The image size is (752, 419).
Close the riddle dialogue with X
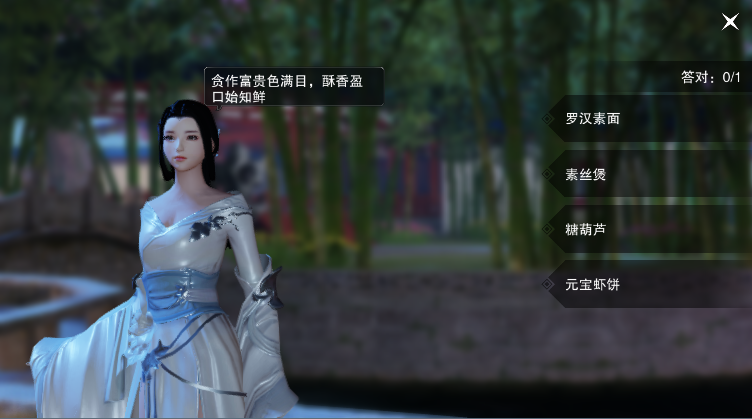point(730,21)
